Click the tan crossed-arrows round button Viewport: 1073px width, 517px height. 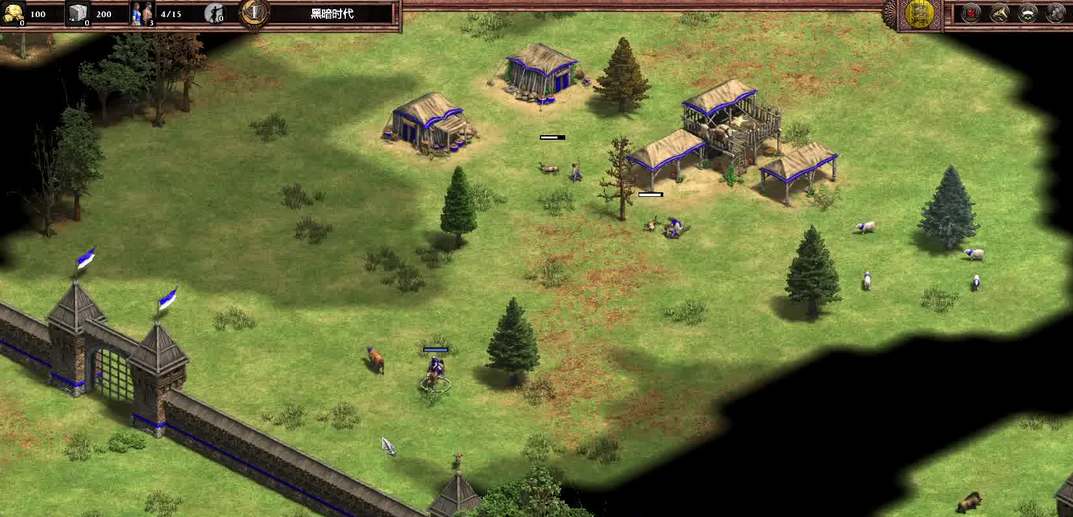click(x=999, y=13)
